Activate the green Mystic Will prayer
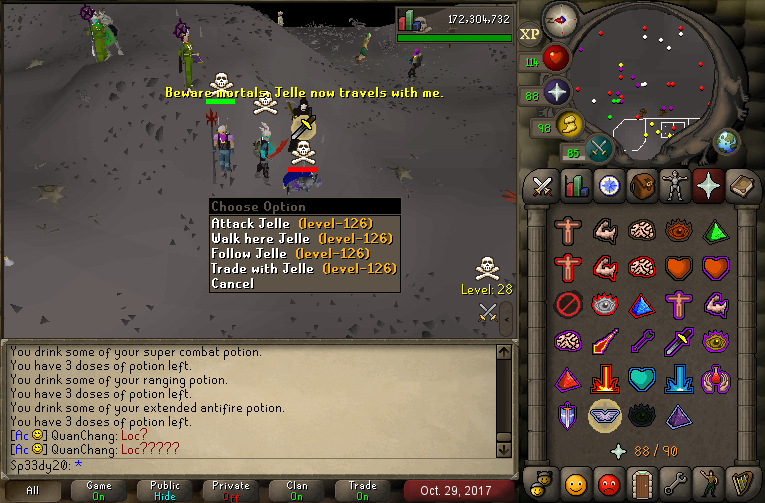The image size is (765, 503). tap(717, 231)
